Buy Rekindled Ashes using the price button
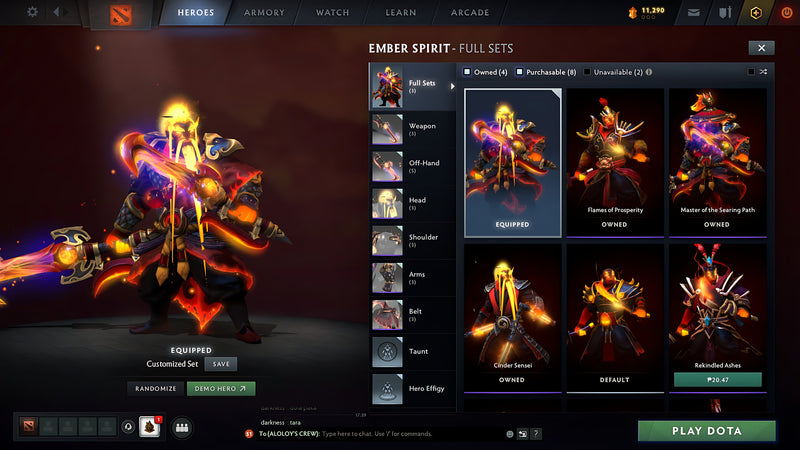 [716, 379]
